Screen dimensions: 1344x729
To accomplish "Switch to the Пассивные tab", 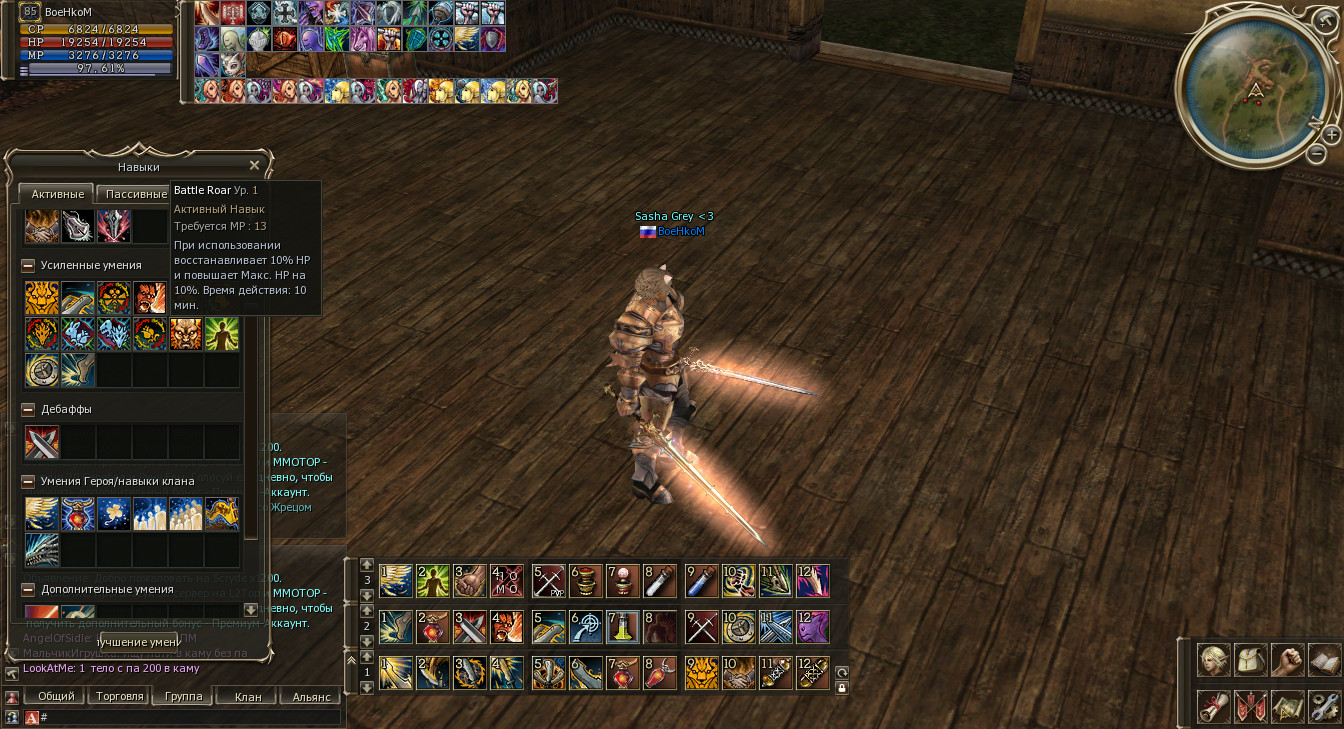I will coord(137,194).
